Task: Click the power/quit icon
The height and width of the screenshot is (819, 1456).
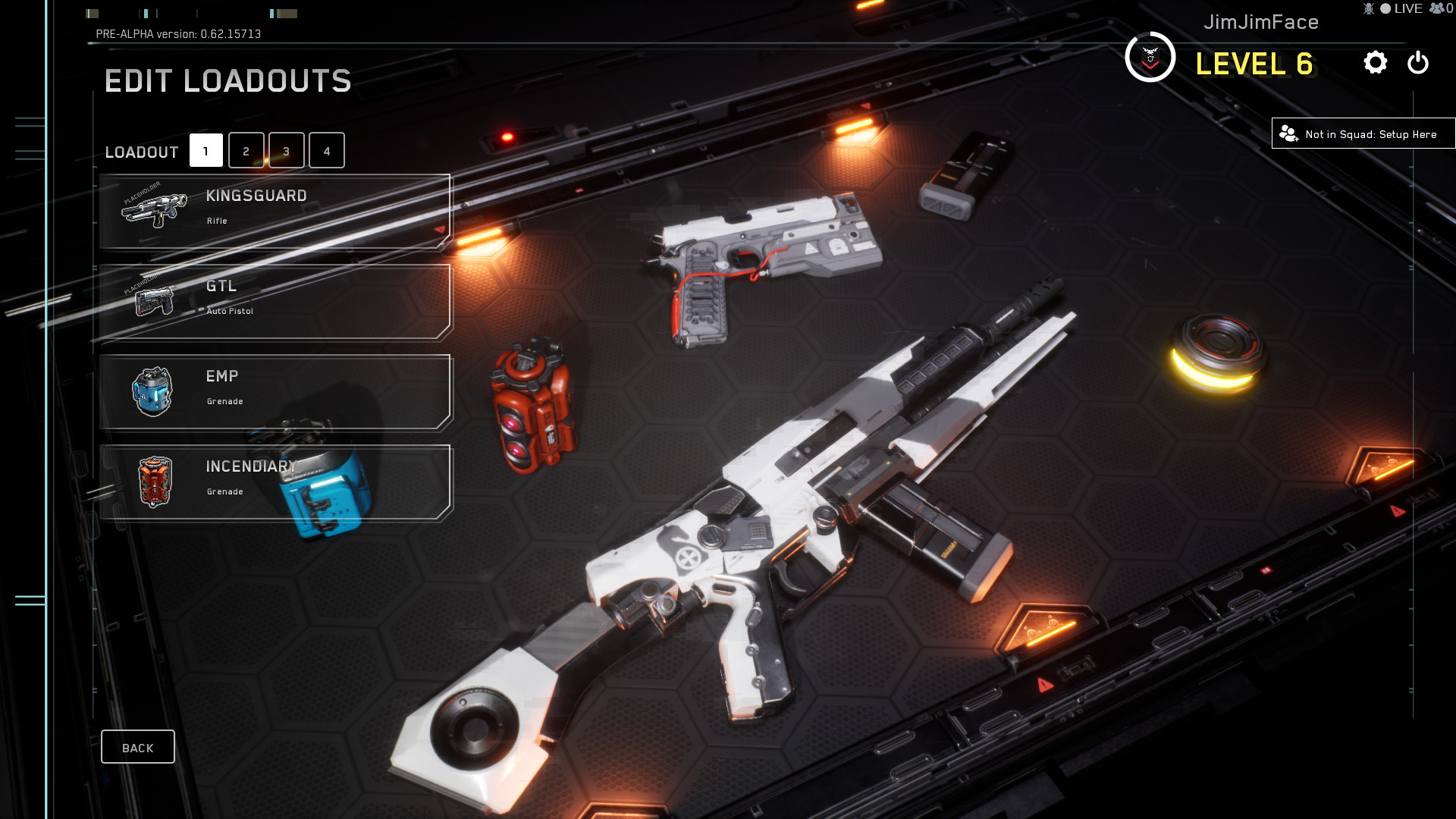Action: click(x=1417, y=64)
